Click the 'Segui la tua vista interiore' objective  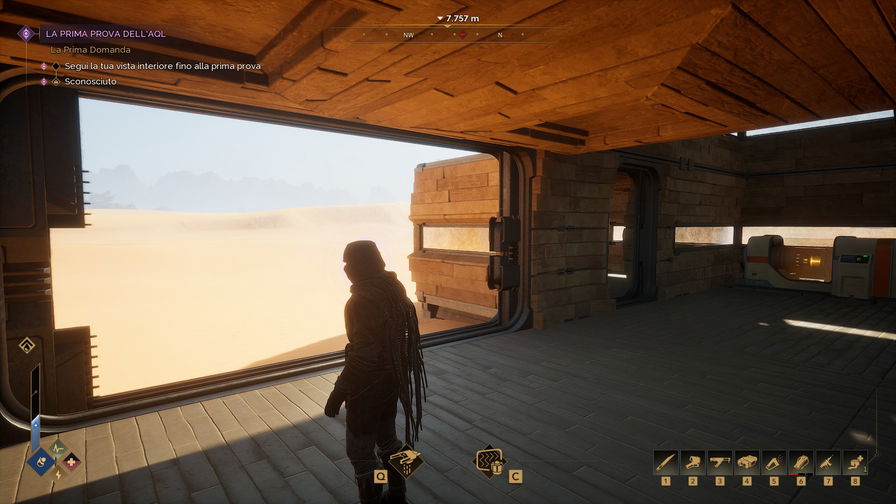[x=163, y=66]
